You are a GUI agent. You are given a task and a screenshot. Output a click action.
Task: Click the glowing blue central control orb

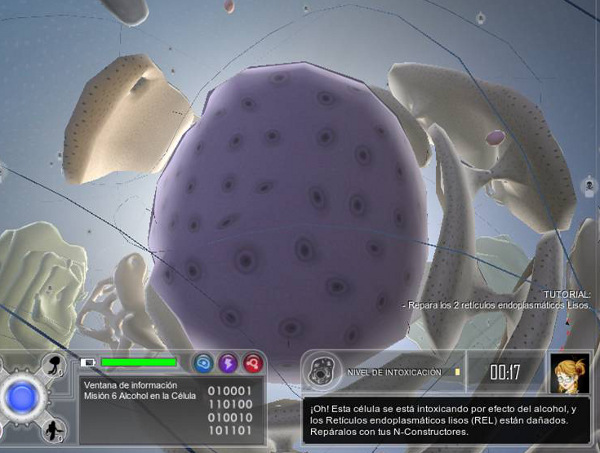pos(21,398)
